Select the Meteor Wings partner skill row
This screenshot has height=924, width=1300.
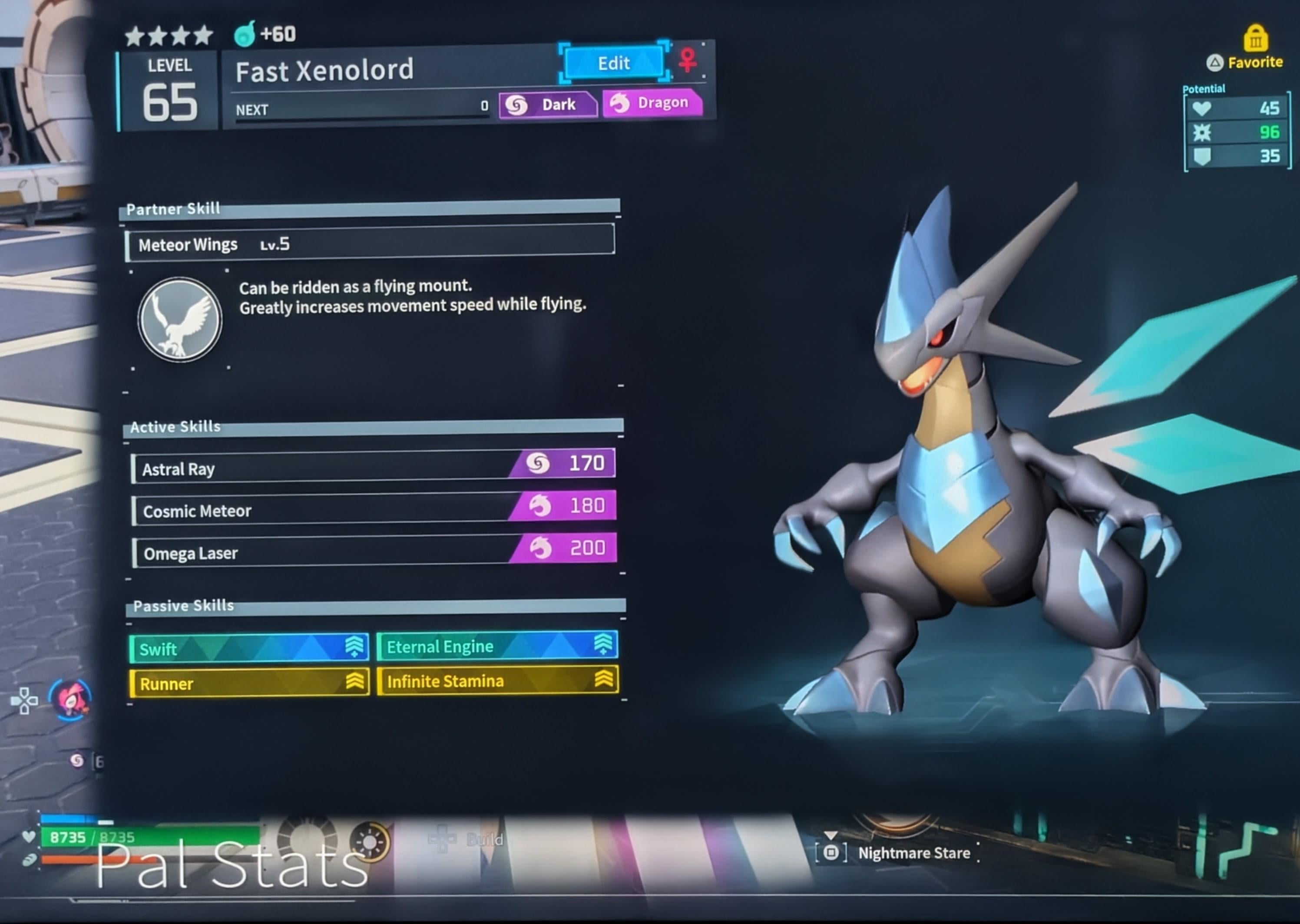pyautogui.click(x=370, y=244)
